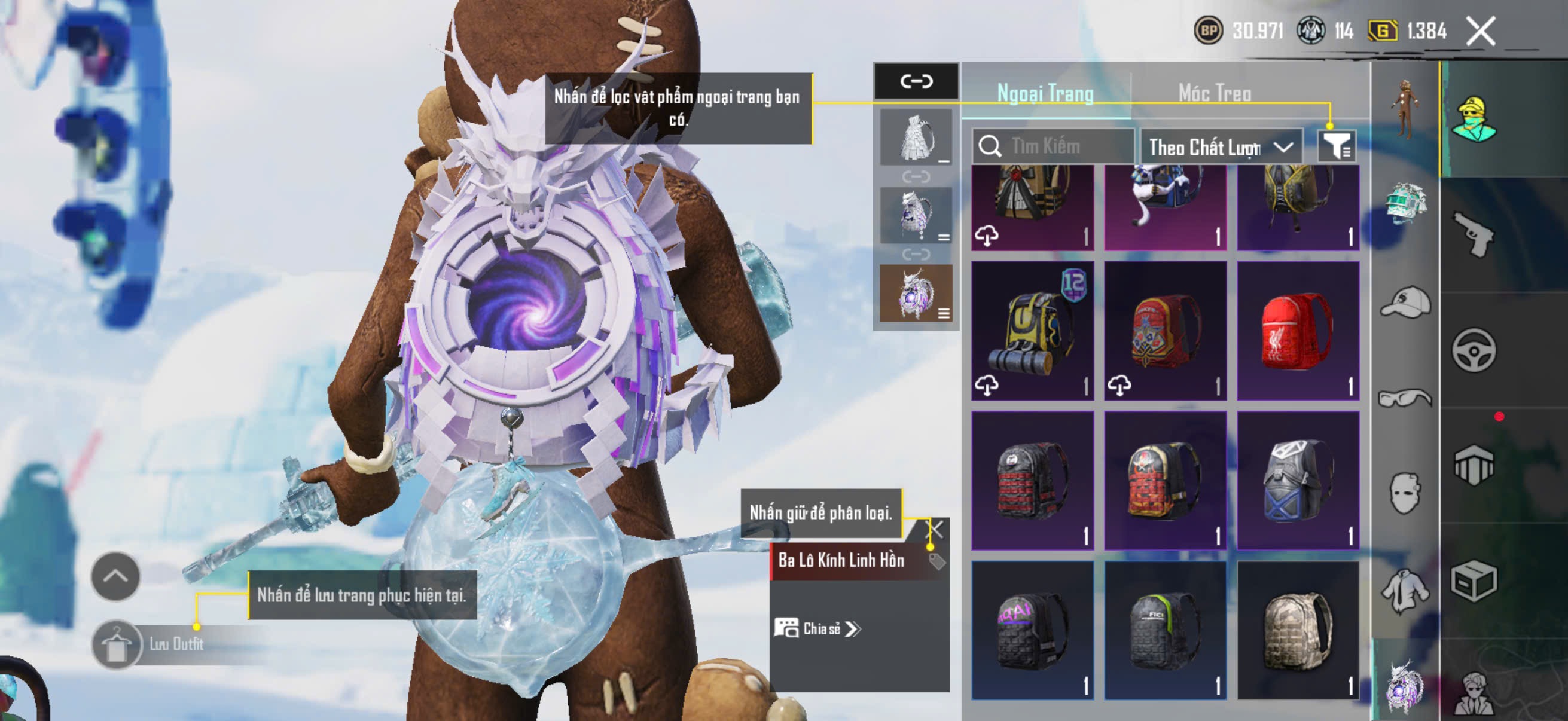Viewport: 1568px width, 721px height.
Task: Select the sunglasses eyewear category
Action: (x=1404, y=398)
